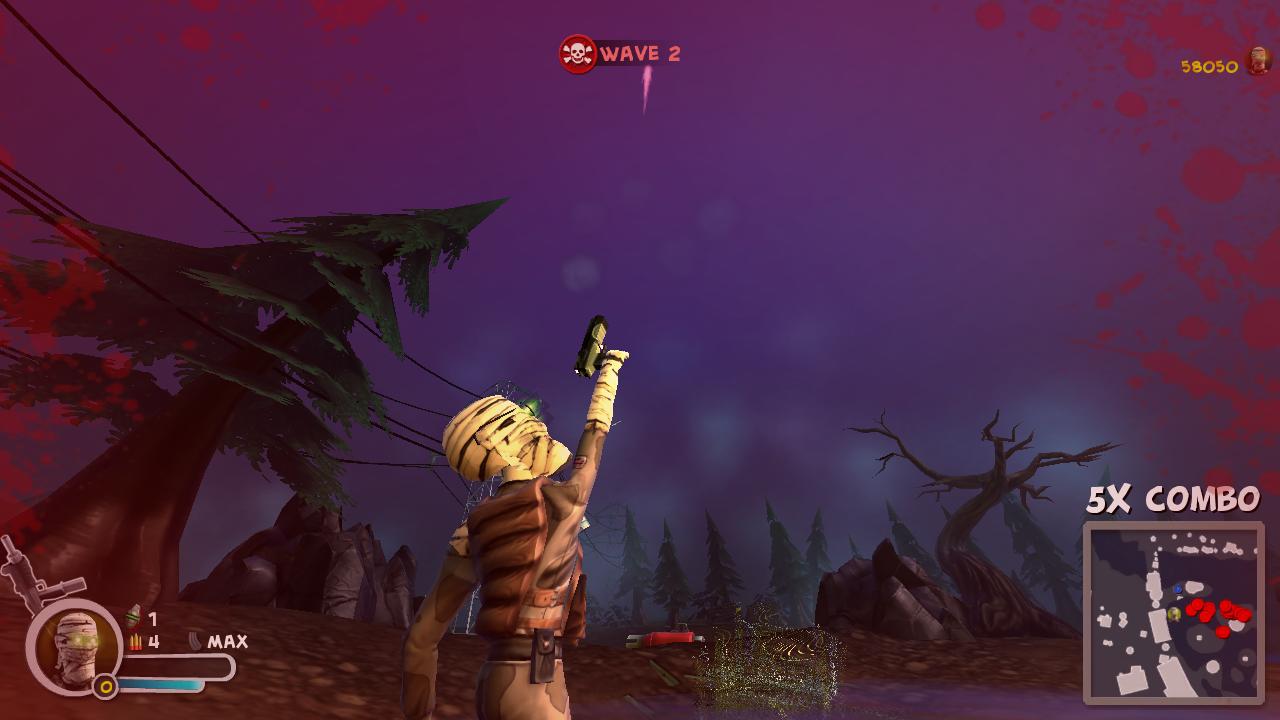Click the blue blip on the minimap

coord(1177,588)
